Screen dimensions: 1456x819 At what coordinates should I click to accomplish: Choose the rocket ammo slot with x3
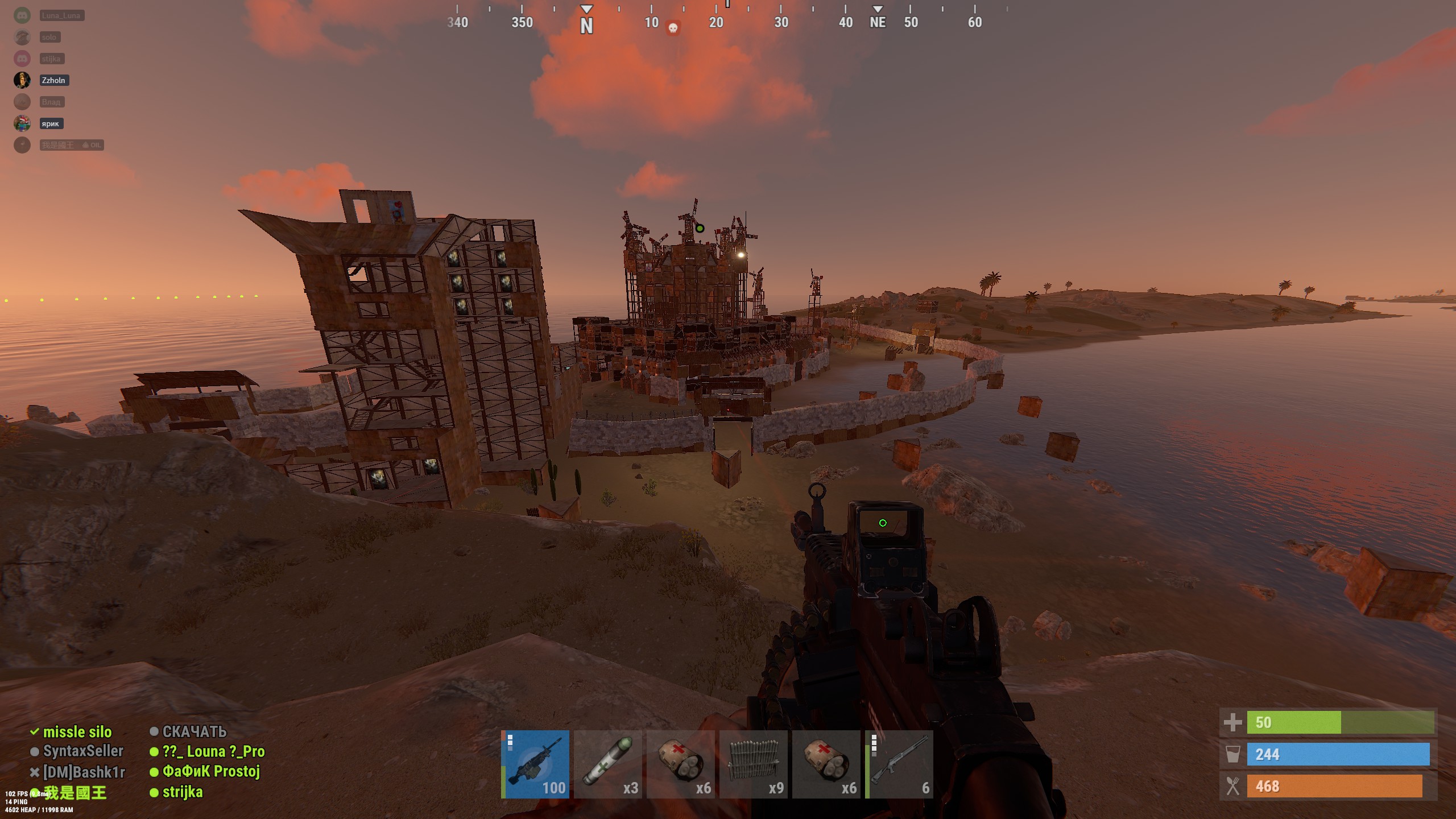608,764
